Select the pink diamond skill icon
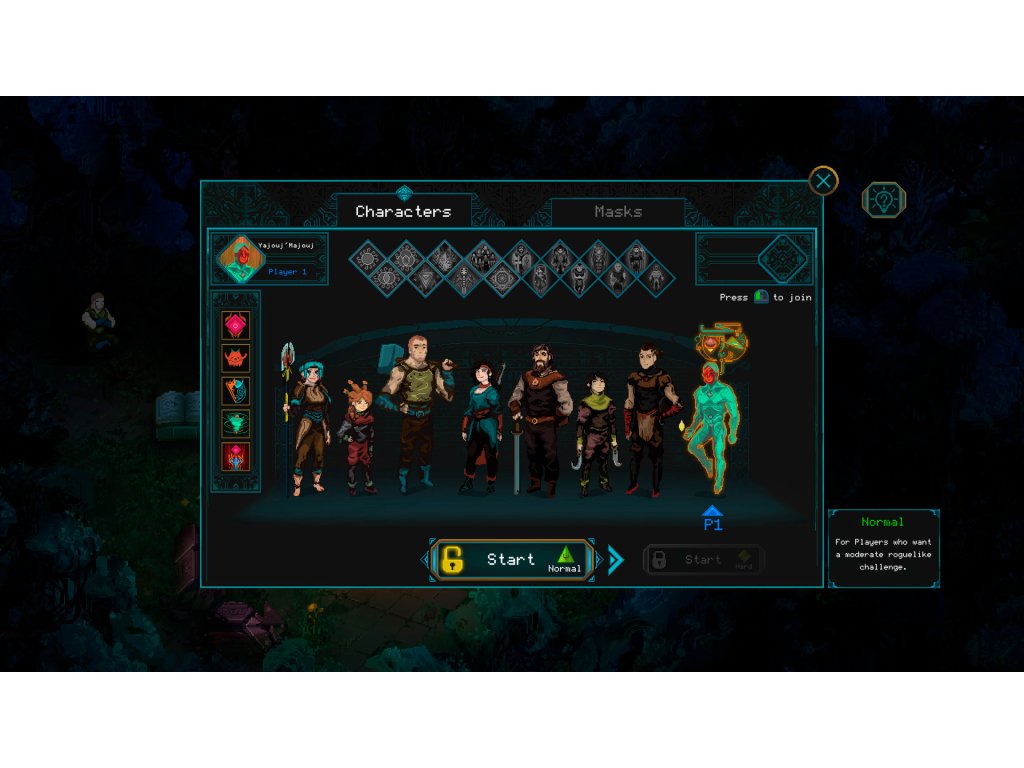This screenshot has width=1024, height=768. coord(236,326)
